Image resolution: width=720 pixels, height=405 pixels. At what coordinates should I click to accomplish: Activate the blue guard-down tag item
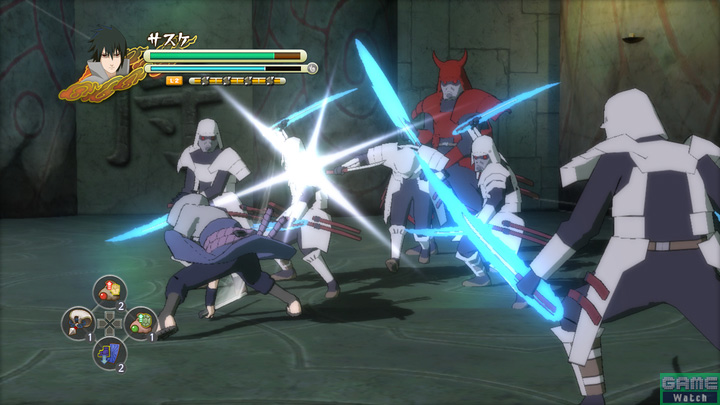109,352
